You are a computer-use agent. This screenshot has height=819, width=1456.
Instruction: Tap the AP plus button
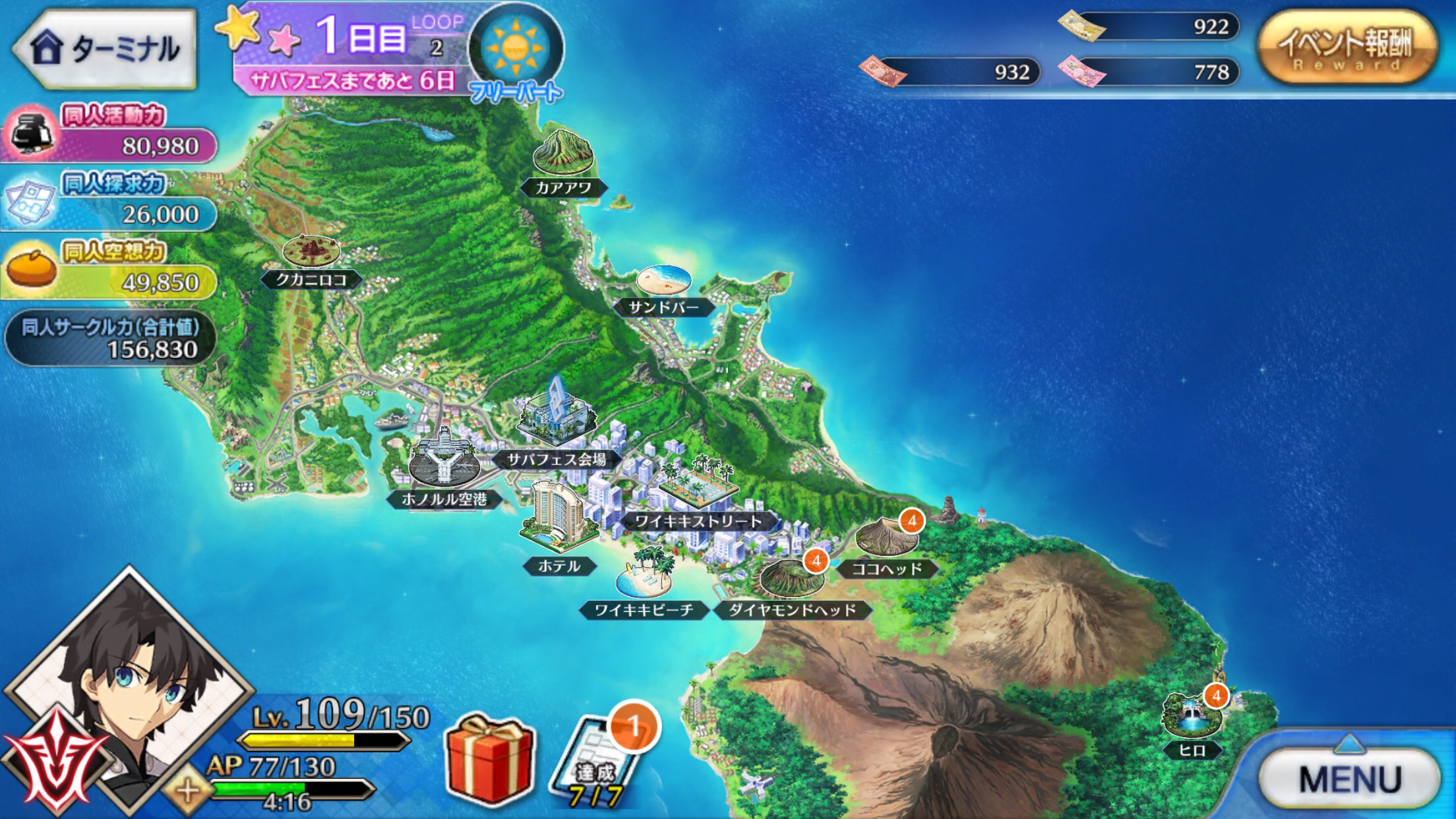point(188,790)
